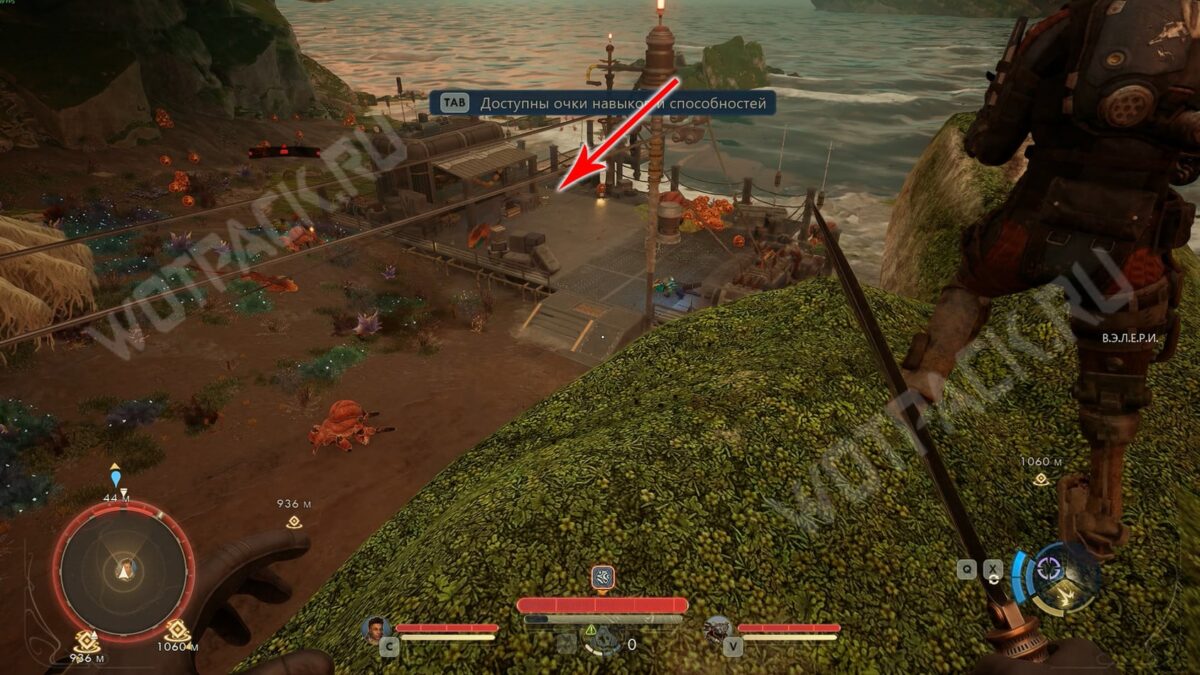Click the circular radar minimap

[124, 571]
